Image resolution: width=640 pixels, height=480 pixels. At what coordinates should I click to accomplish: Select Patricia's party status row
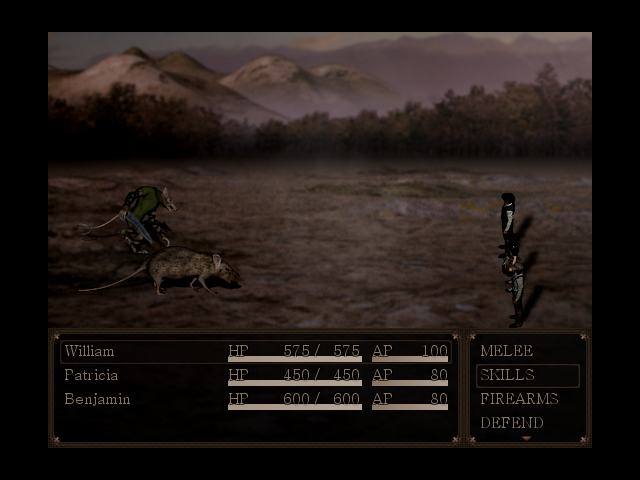pos(255,375)
